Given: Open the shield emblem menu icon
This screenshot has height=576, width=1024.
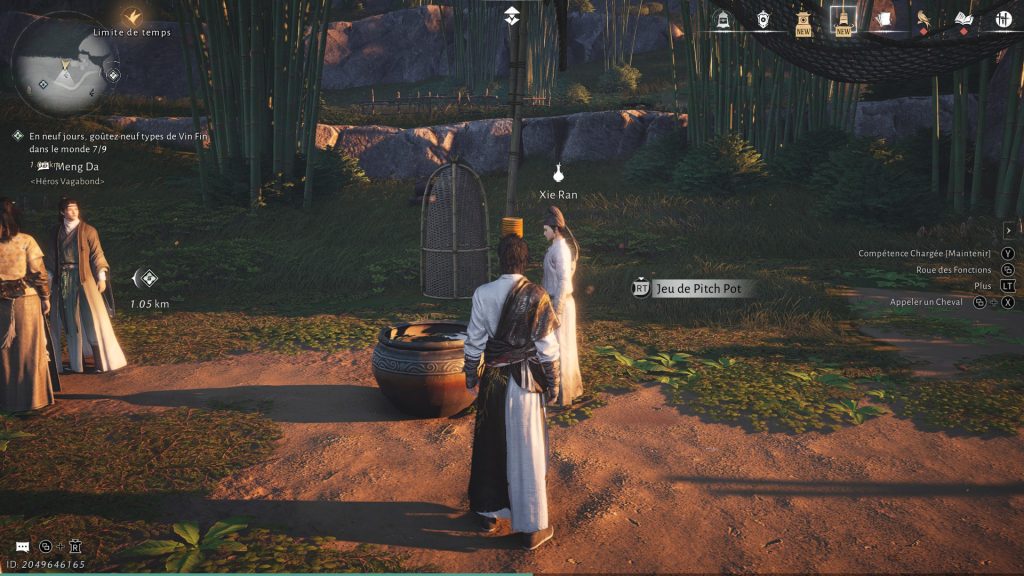Looking at the screenshot, I should click(762, 19).
